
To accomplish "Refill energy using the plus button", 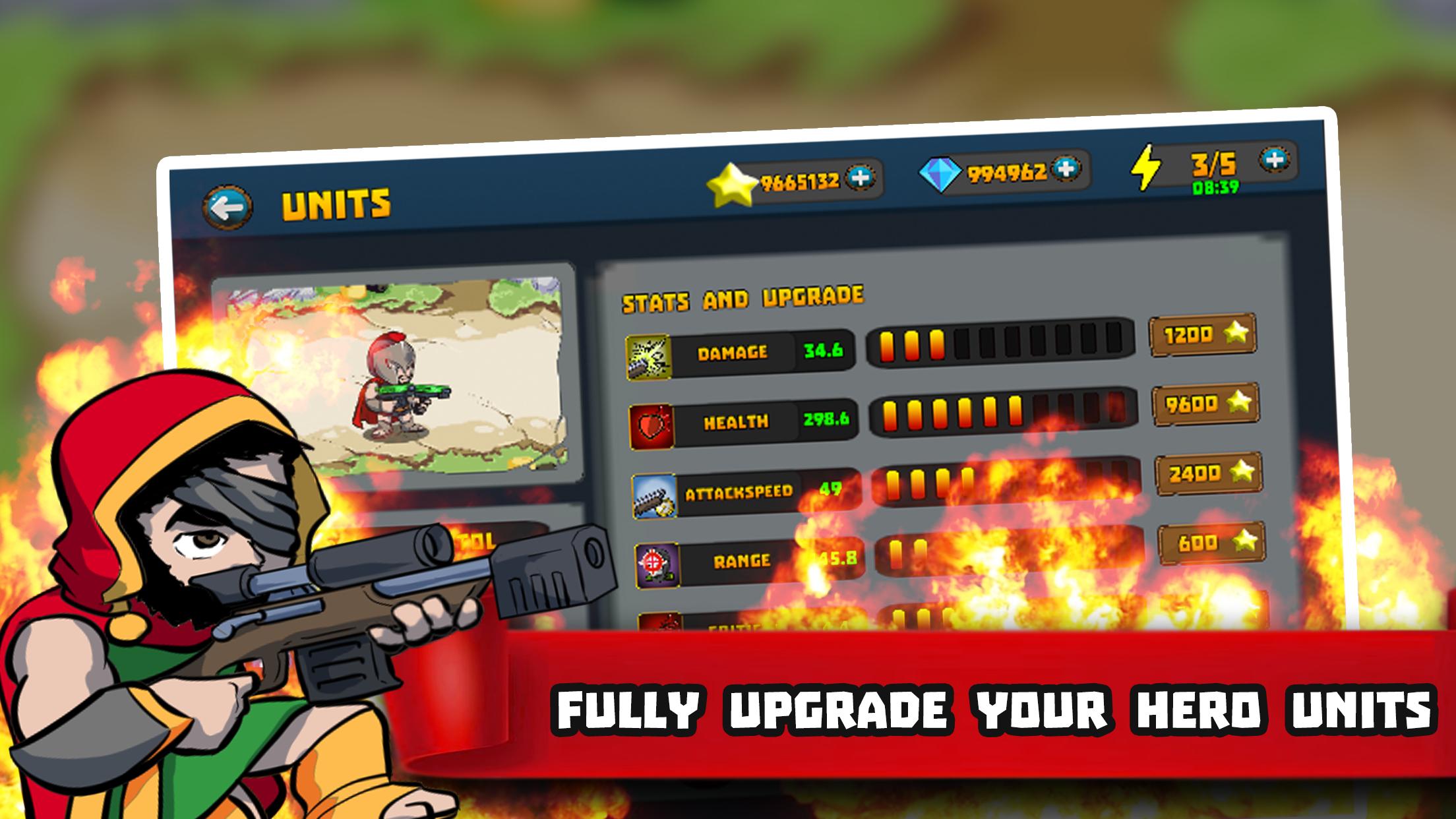I will 1275,159.
